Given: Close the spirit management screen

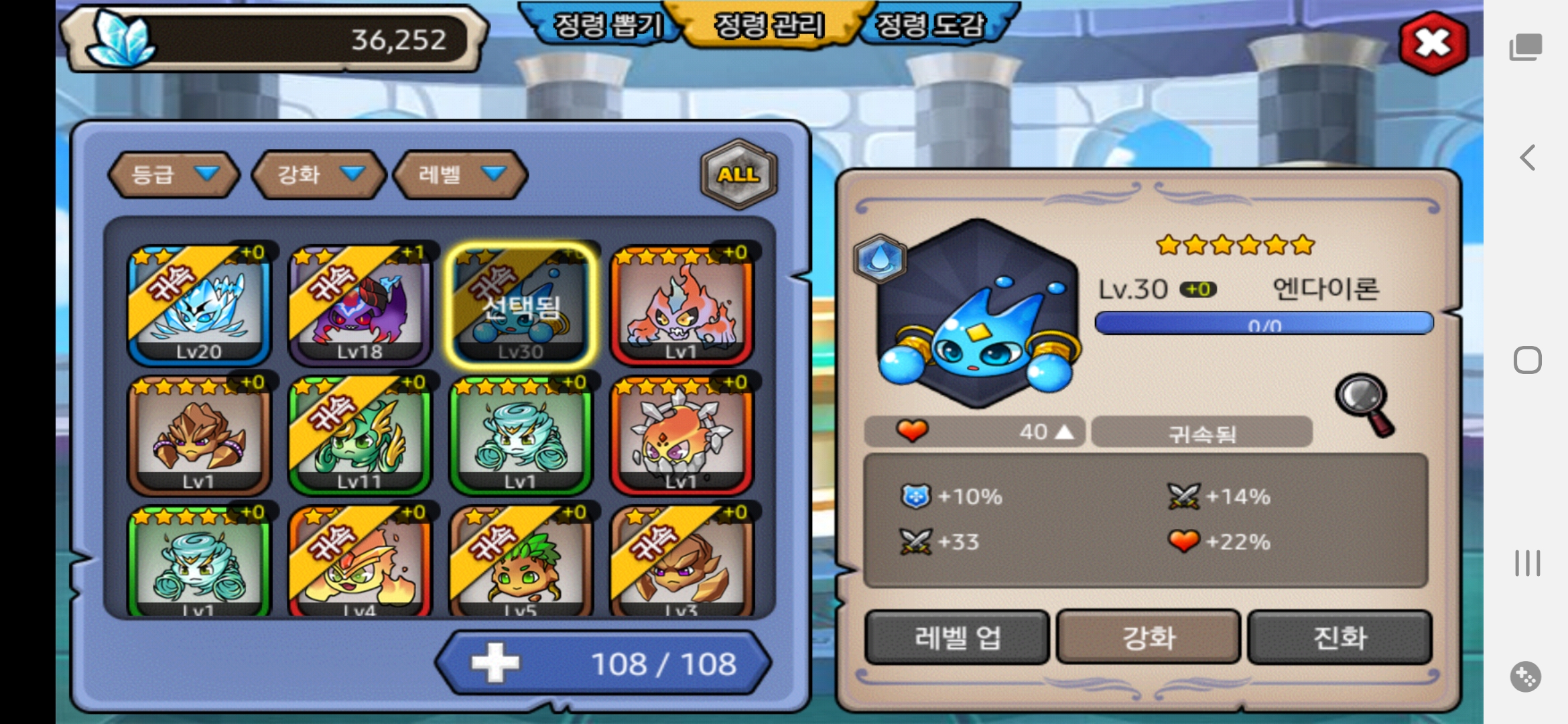Looking at the screenshot, I should (x=1433, y=43).
